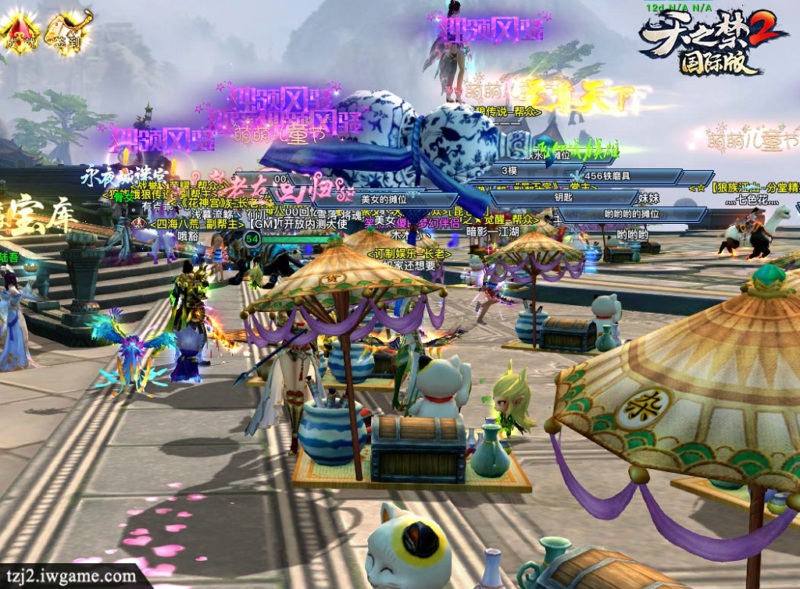
Task: Open the 美女的摊位 stall label
Action: 385,199
